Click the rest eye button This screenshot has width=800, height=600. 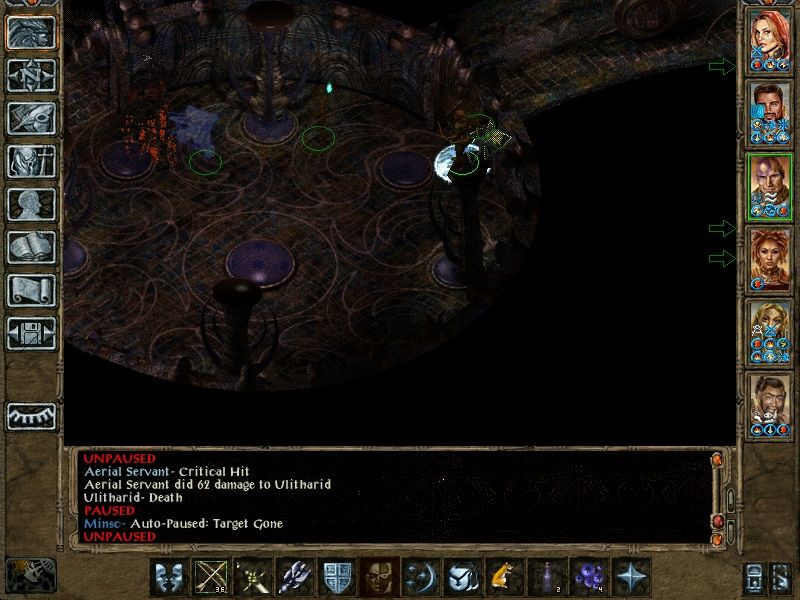(x=32, y=416)
